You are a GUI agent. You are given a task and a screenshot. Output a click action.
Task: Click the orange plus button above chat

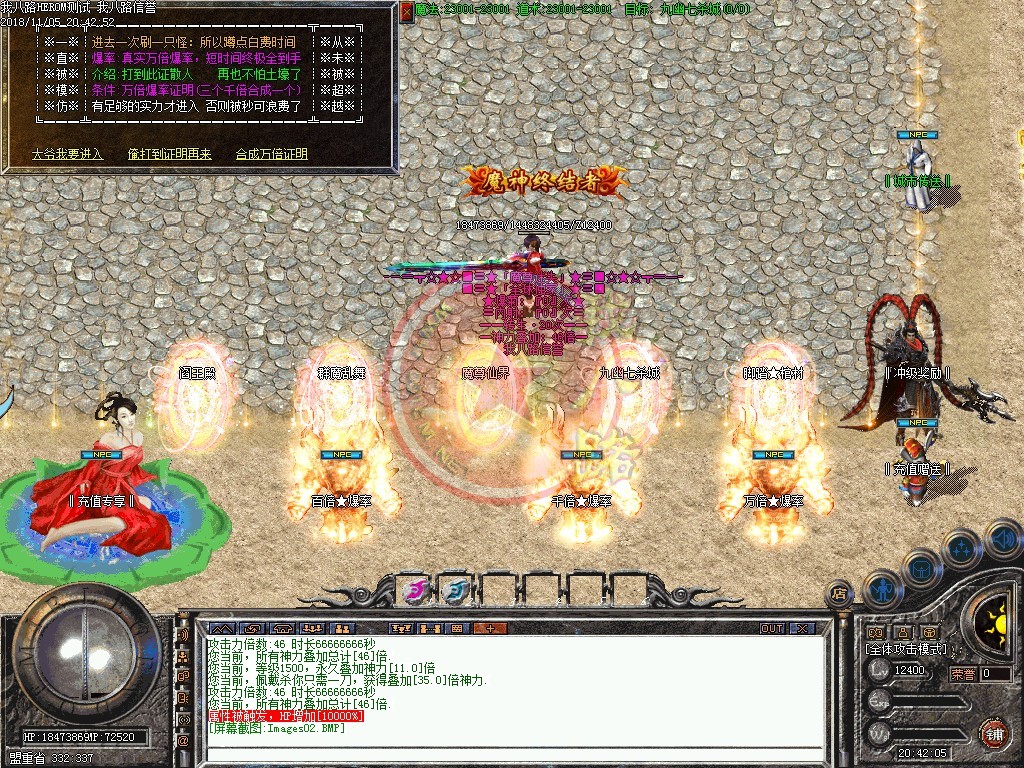(490, 628)
